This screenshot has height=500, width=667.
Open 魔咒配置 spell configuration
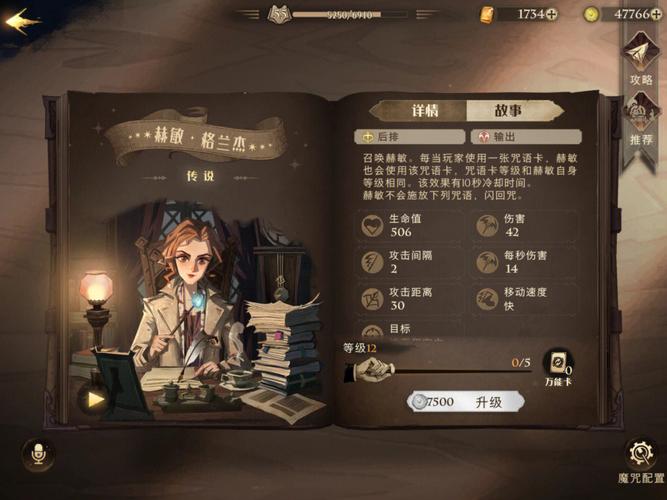[x=640, y=460]
